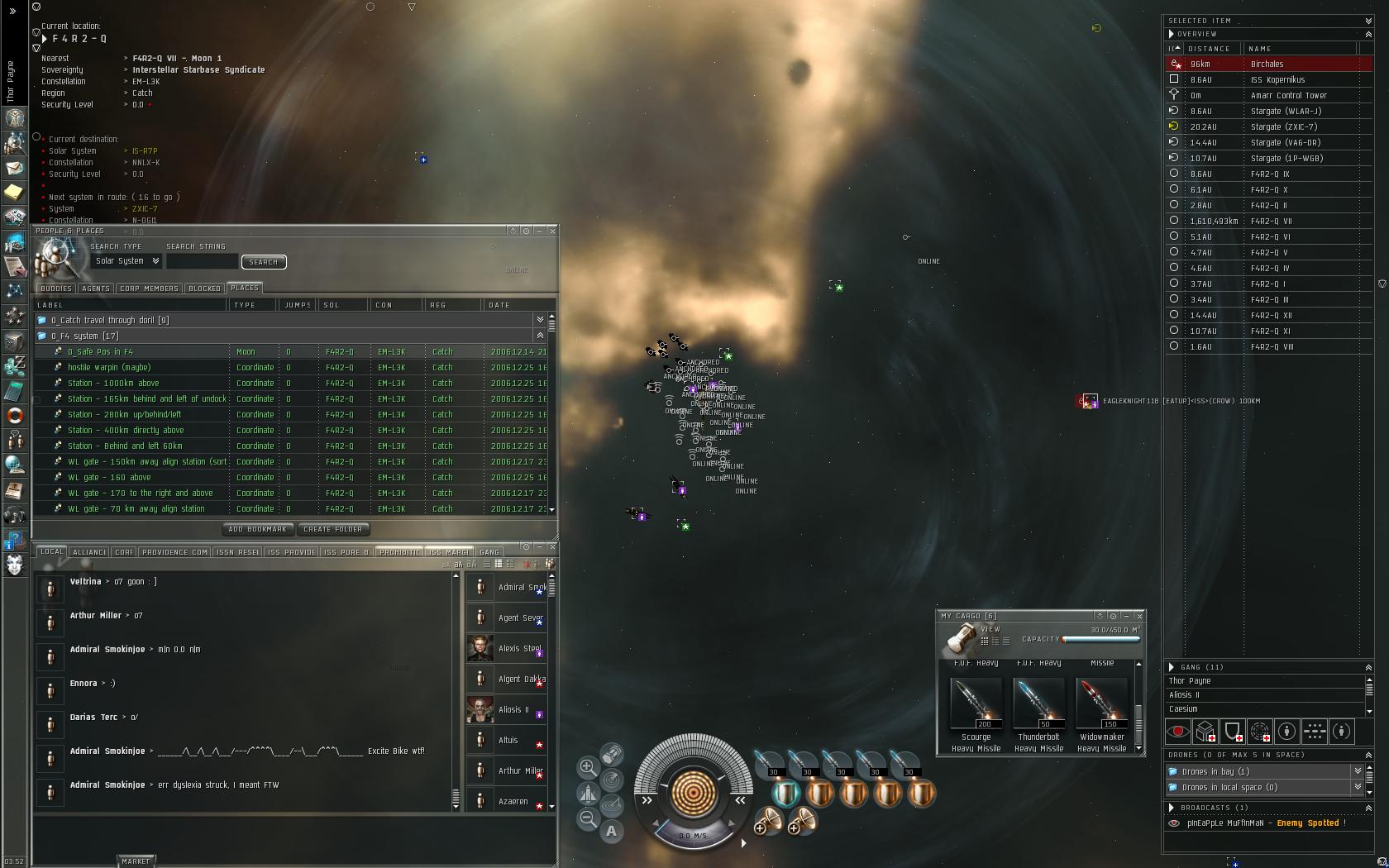Select Stargate (ZXIC-7) in the overview

[1283, 127]
